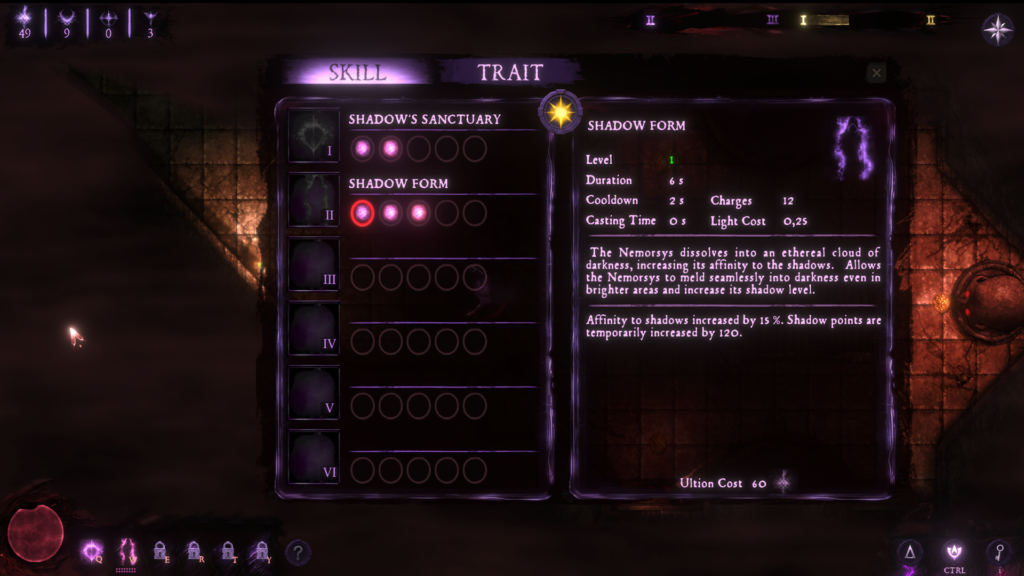This screenshot has width=1024, height=576.
Task: Click the golden star emblem between panels
Action: pos(560,111)
